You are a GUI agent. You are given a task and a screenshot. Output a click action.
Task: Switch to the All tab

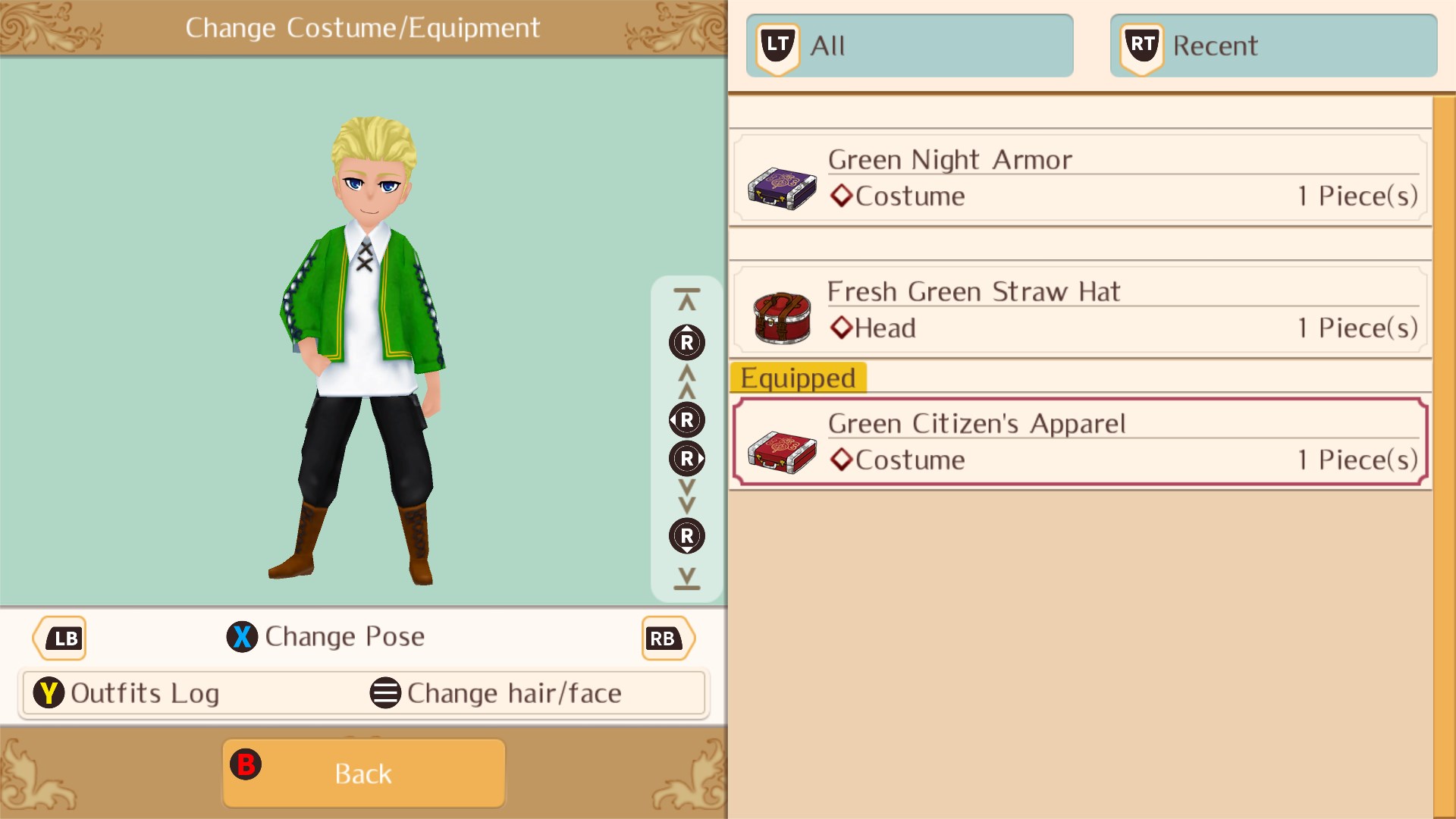point(908,45)
